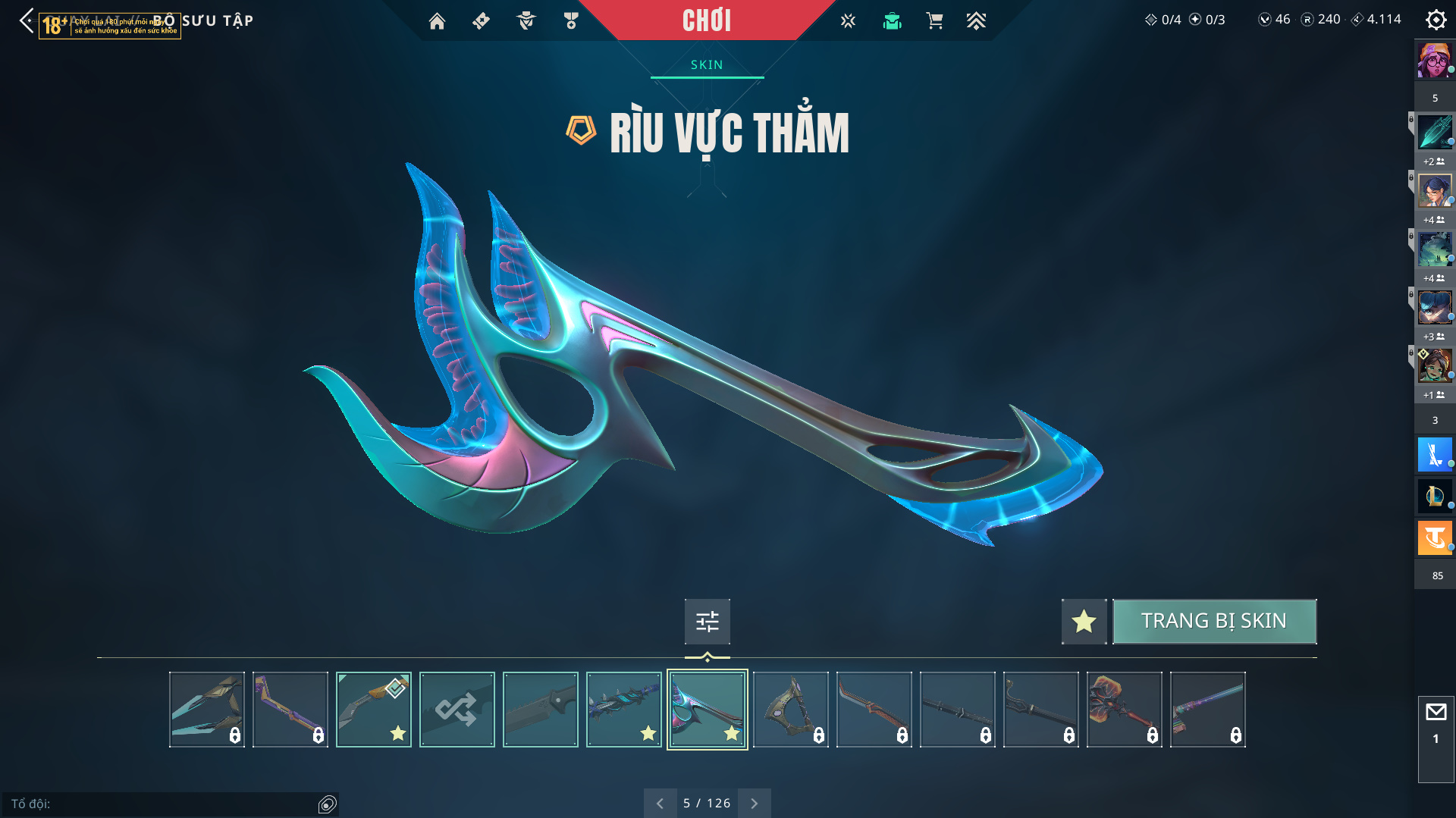This screenshot has height=818, width=1456.
Task: Select the random shuffle skin tile
Action: point(457,710)
